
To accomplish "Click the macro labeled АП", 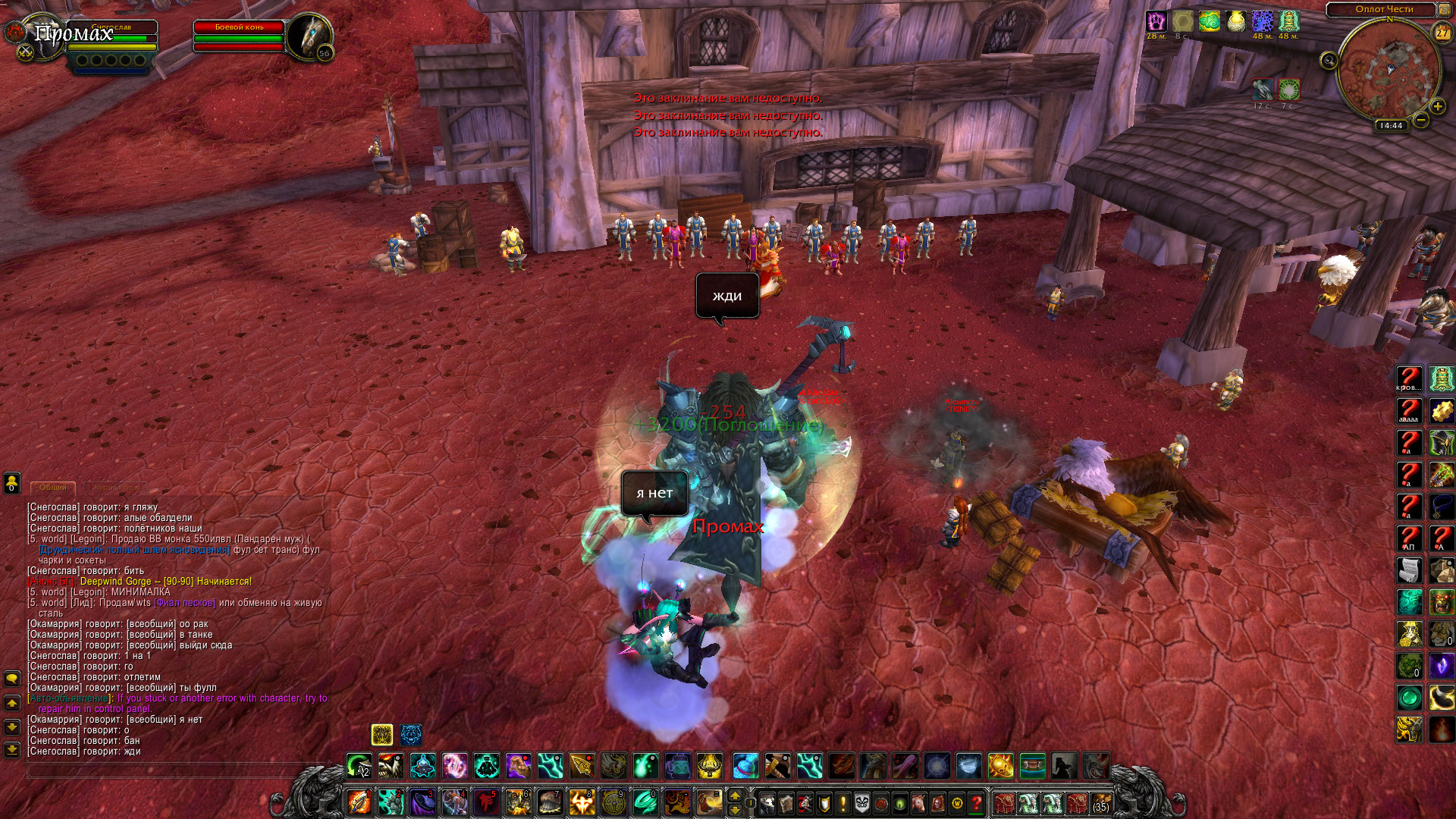I will click(1409, 538).
